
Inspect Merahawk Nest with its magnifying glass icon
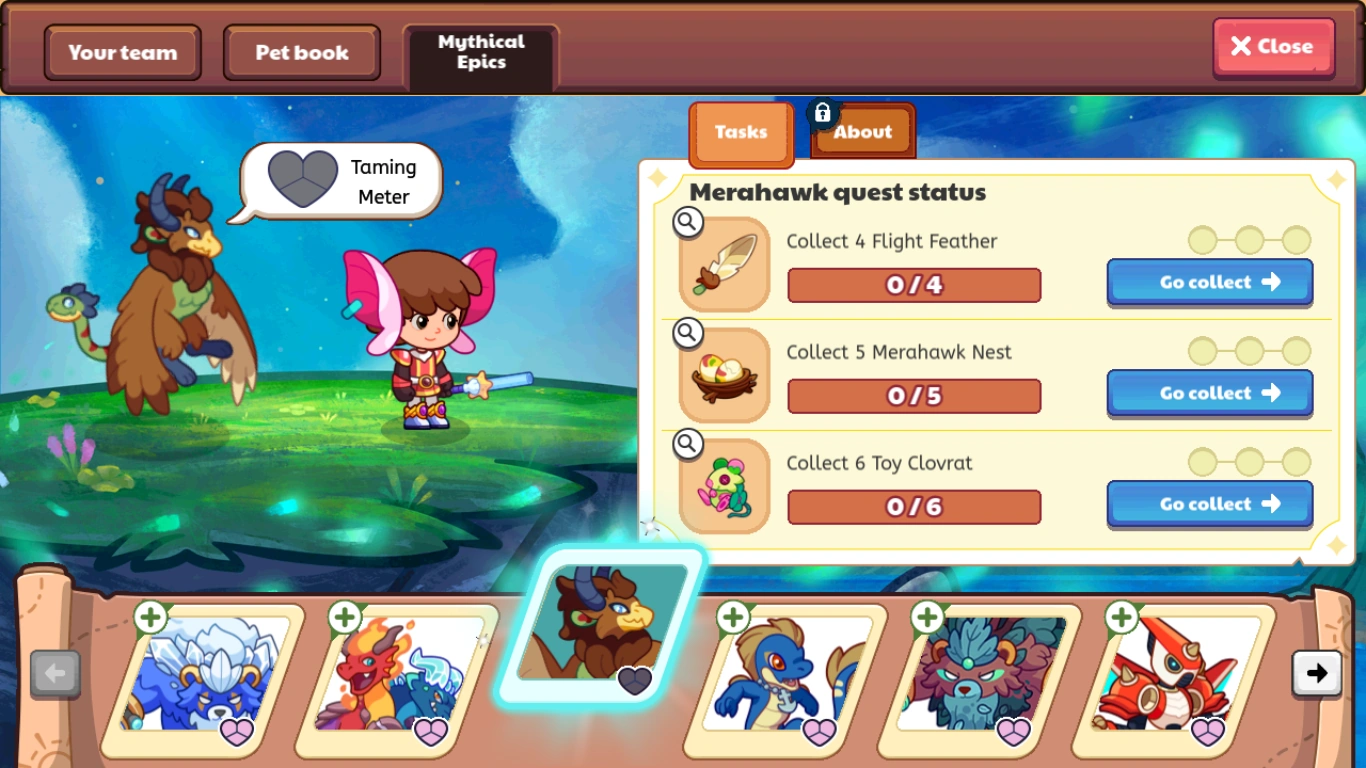tap(687, 333)
